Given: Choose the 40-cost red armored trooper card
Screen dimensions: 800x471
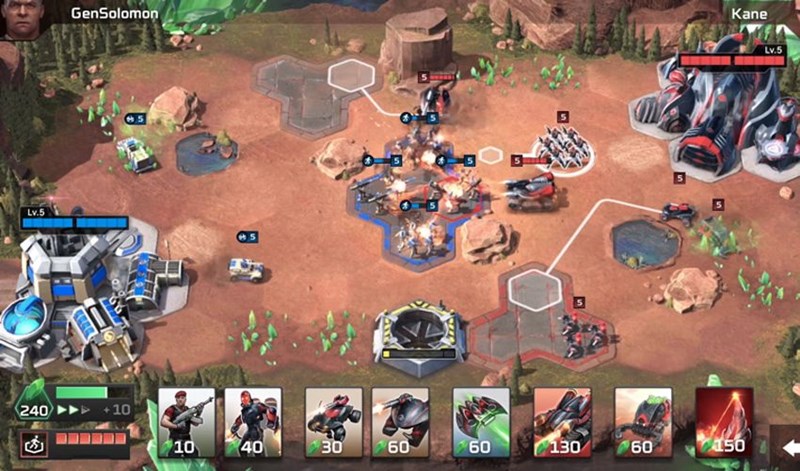Looking at the screenshot, I should click(252, 422).
